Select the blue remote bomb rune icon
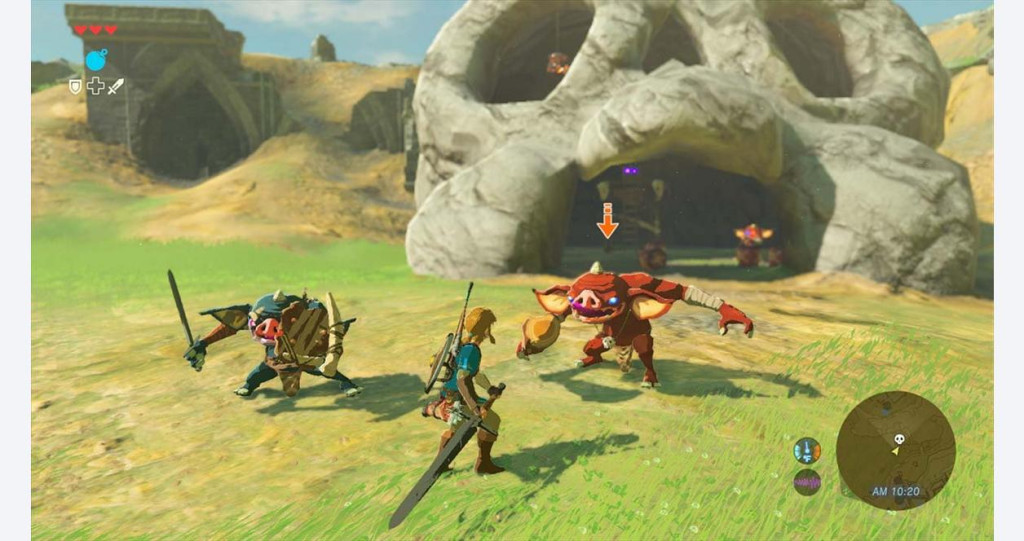 [95, 60]
